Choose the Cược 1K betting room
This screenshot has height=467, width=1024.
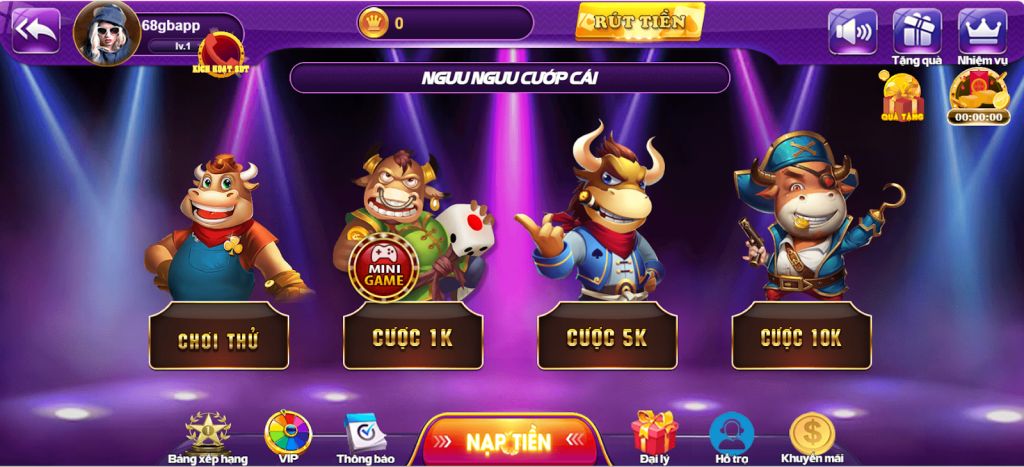point(412,338)
